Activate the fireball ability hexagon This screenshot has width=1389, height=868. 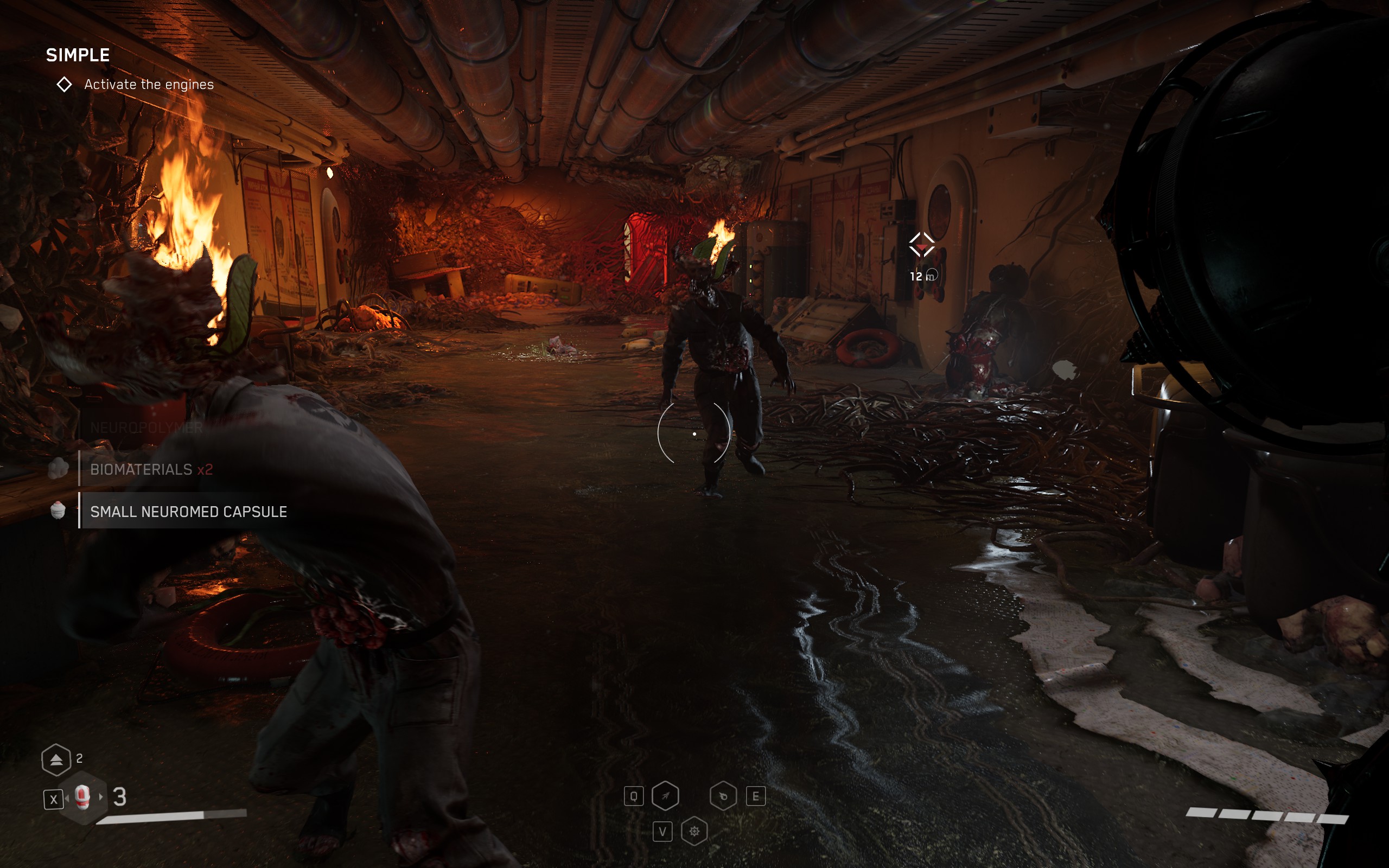click(723, 796)
